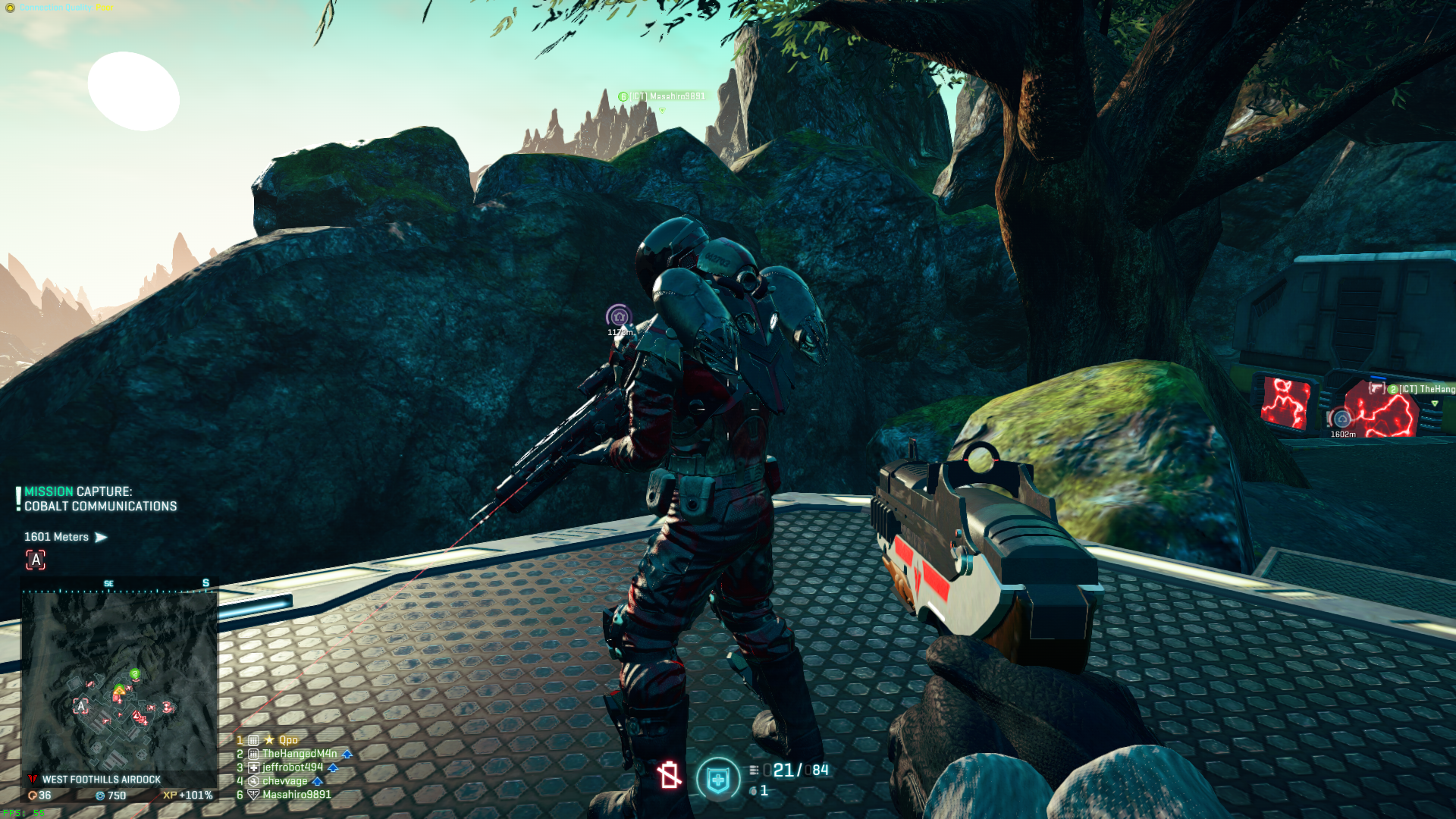Screen dimensions: 1456x819
Task: Click the capture point A objective icon
Action: (36, 560)
